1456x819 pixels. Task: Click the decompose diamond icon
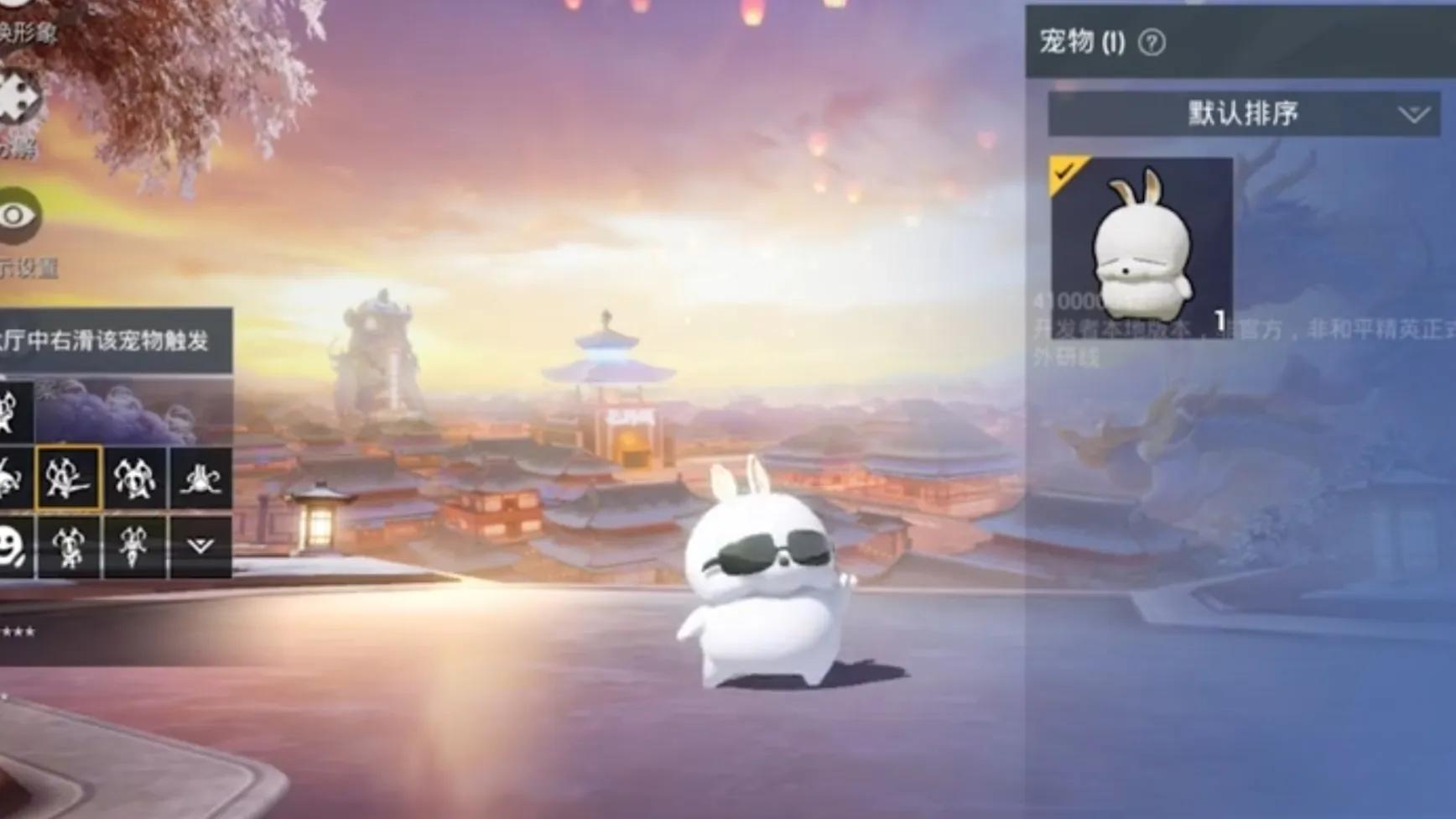[18, 98]
